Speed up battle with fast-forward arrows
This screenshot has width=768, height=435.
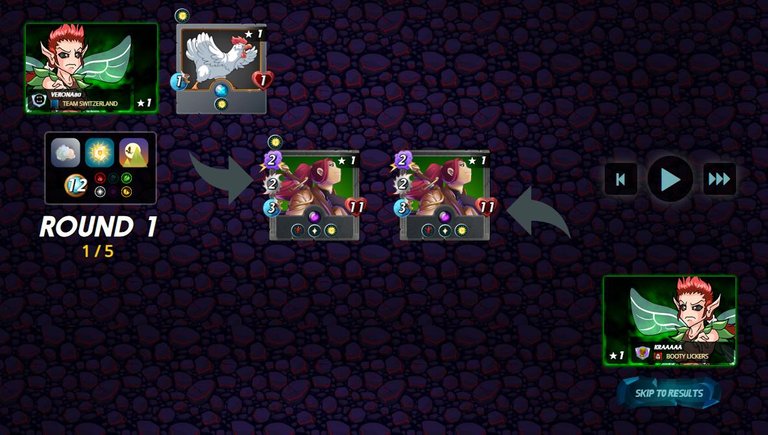[x=719, y=180]
